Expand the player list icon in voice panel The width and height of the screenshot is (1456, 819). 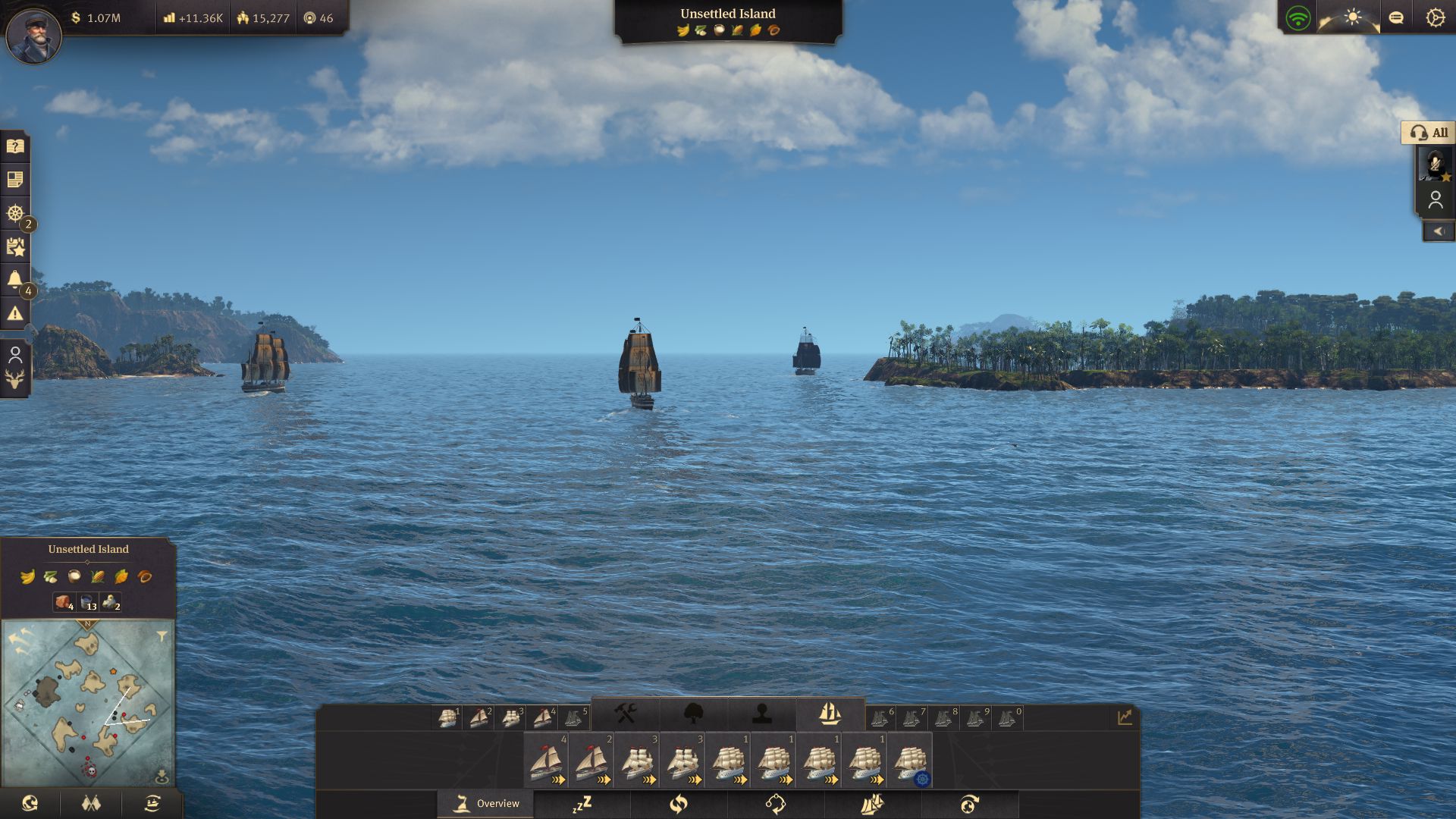1436,198
